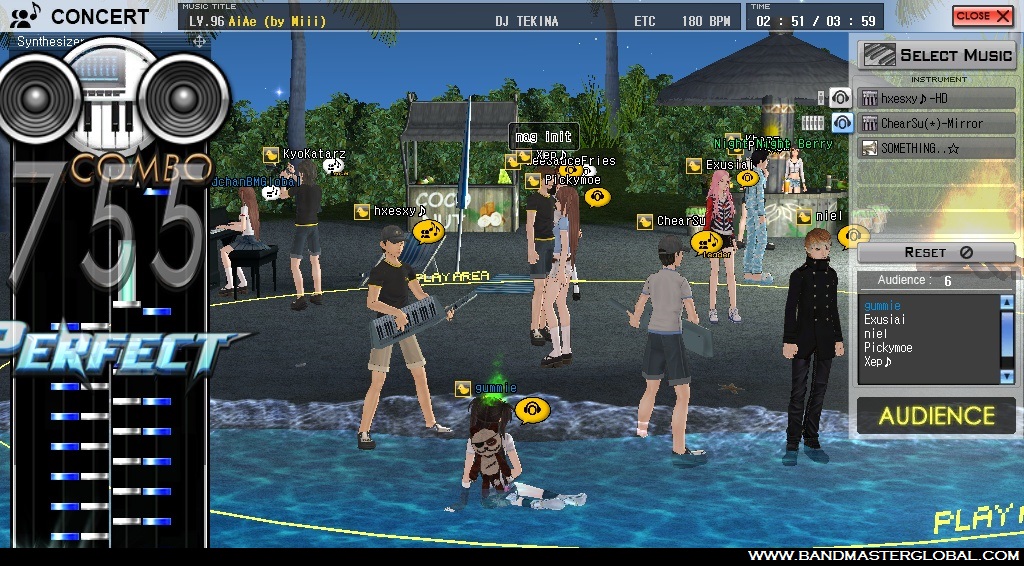Select the ChearSu Mirror instrument row
Image resolution: width=1024 pixels, height=566 pixels.
tap(937, 123)
